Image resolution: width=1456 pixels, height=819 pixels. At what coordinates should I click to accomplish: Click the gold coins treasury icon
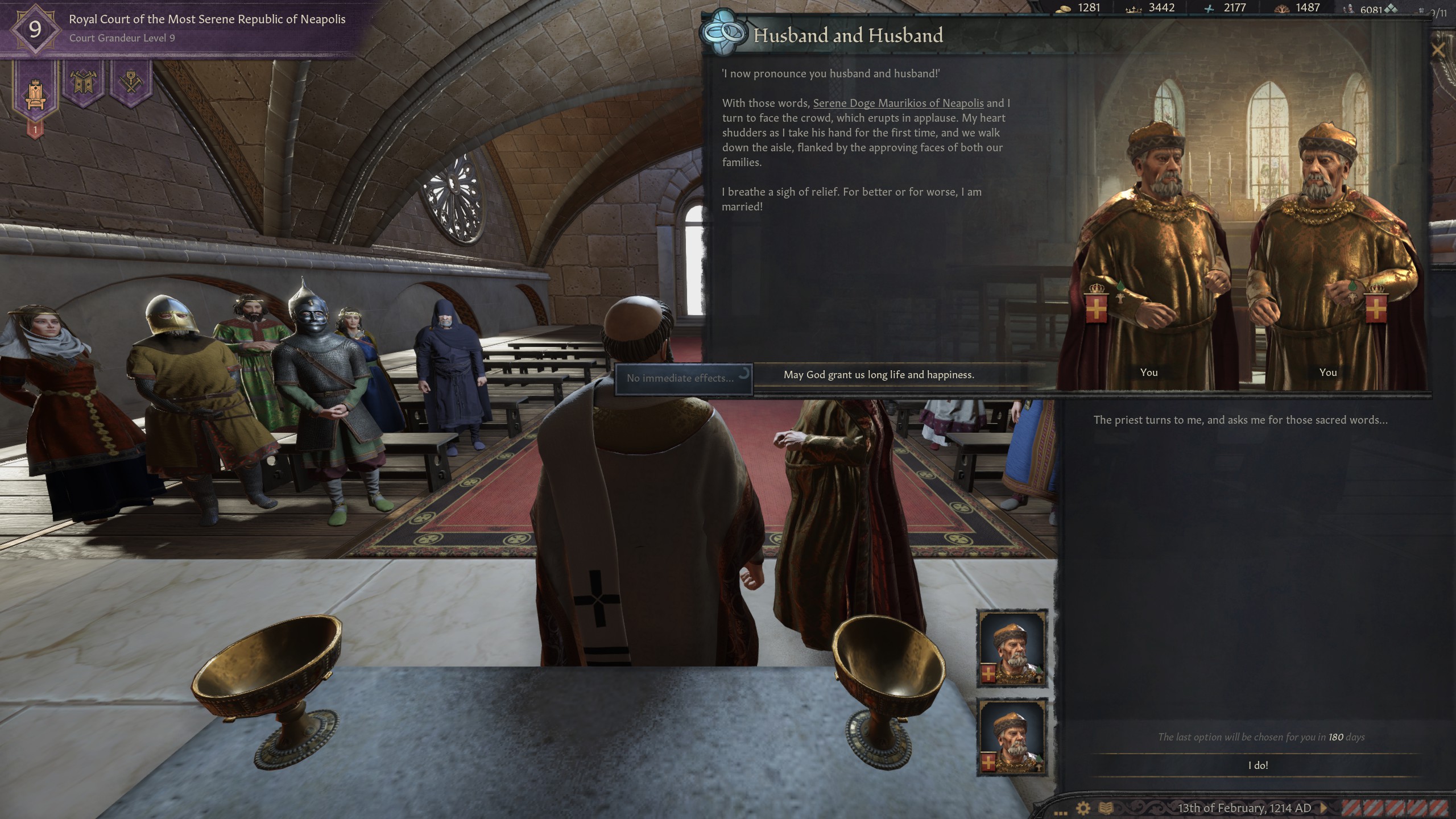[x=1064, y=9]
